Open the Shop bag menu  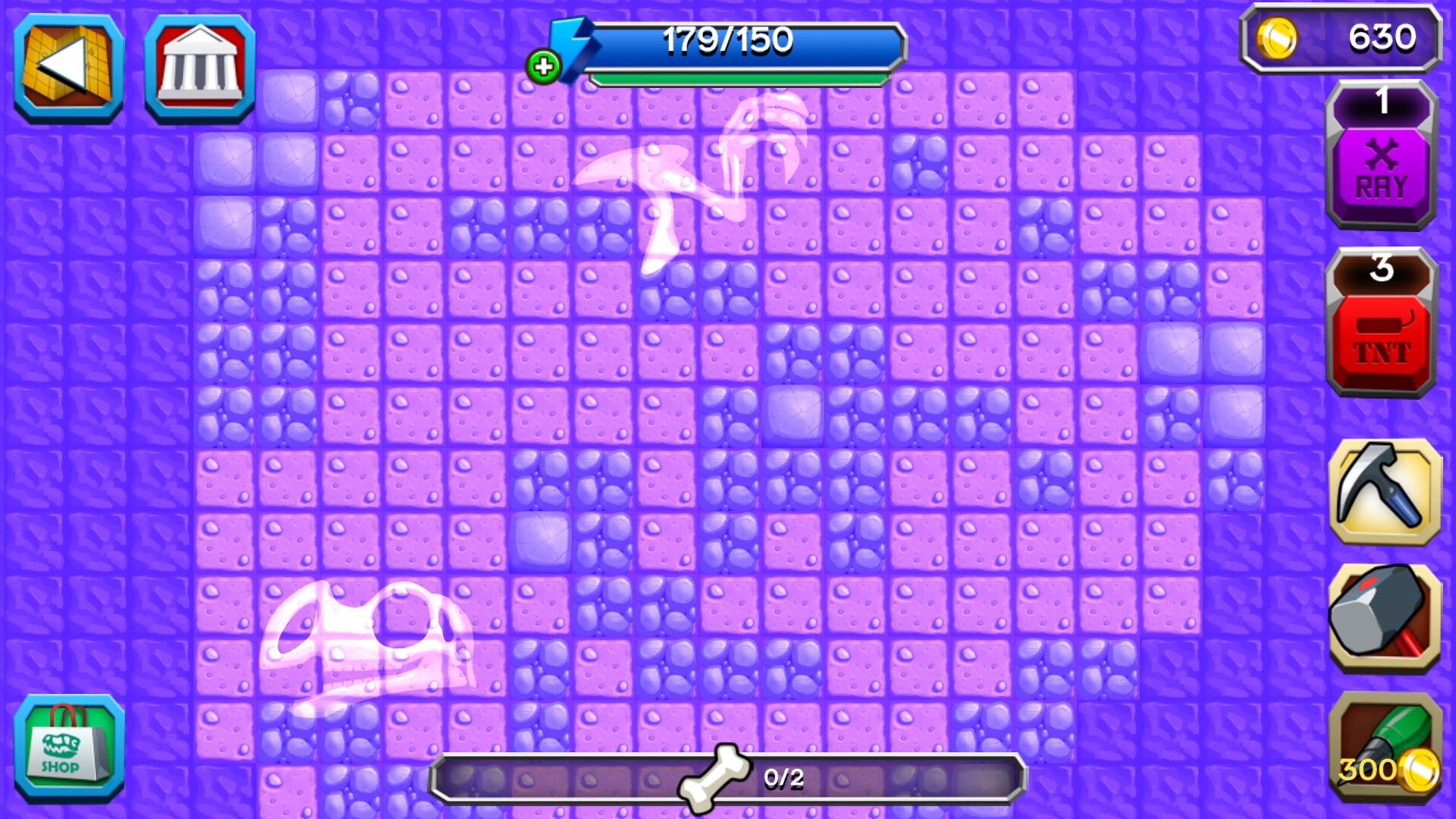pos(67,751)
